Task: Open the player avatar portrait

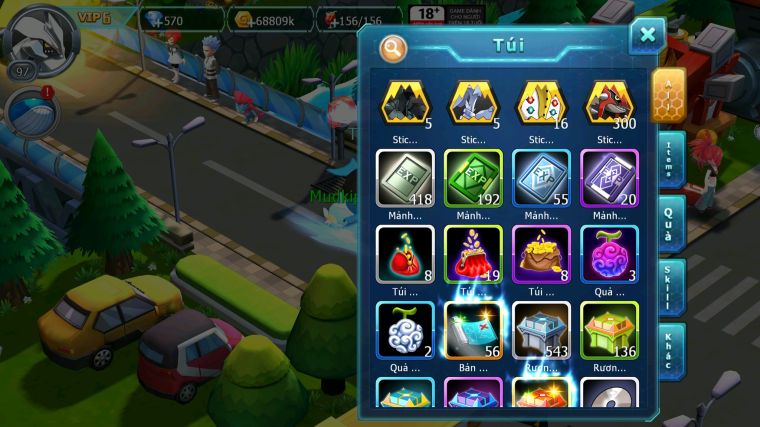Action: [42, 36]
